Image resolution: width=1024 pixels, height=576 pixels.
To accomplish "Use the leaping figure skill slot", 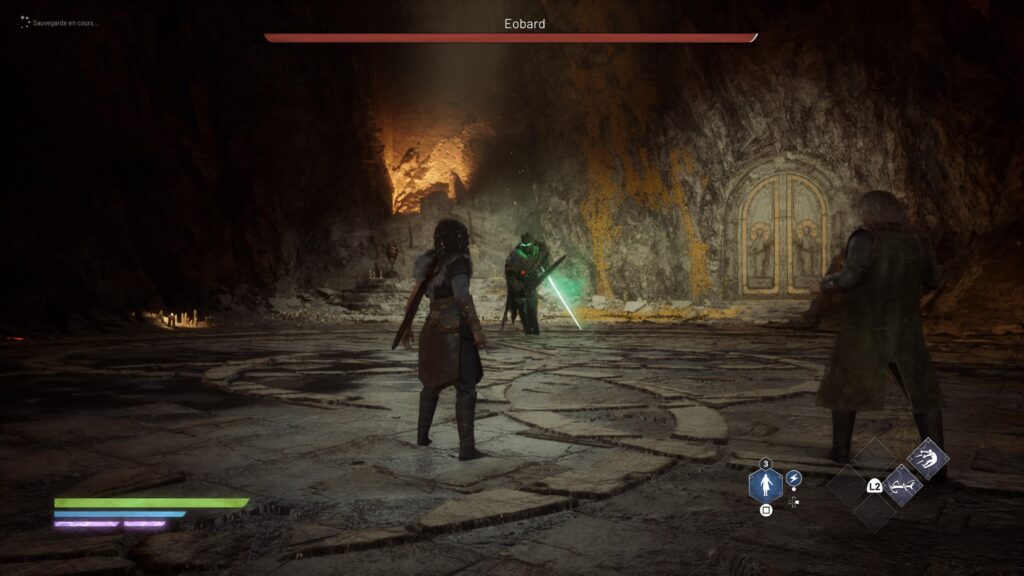I will [928, 459].
